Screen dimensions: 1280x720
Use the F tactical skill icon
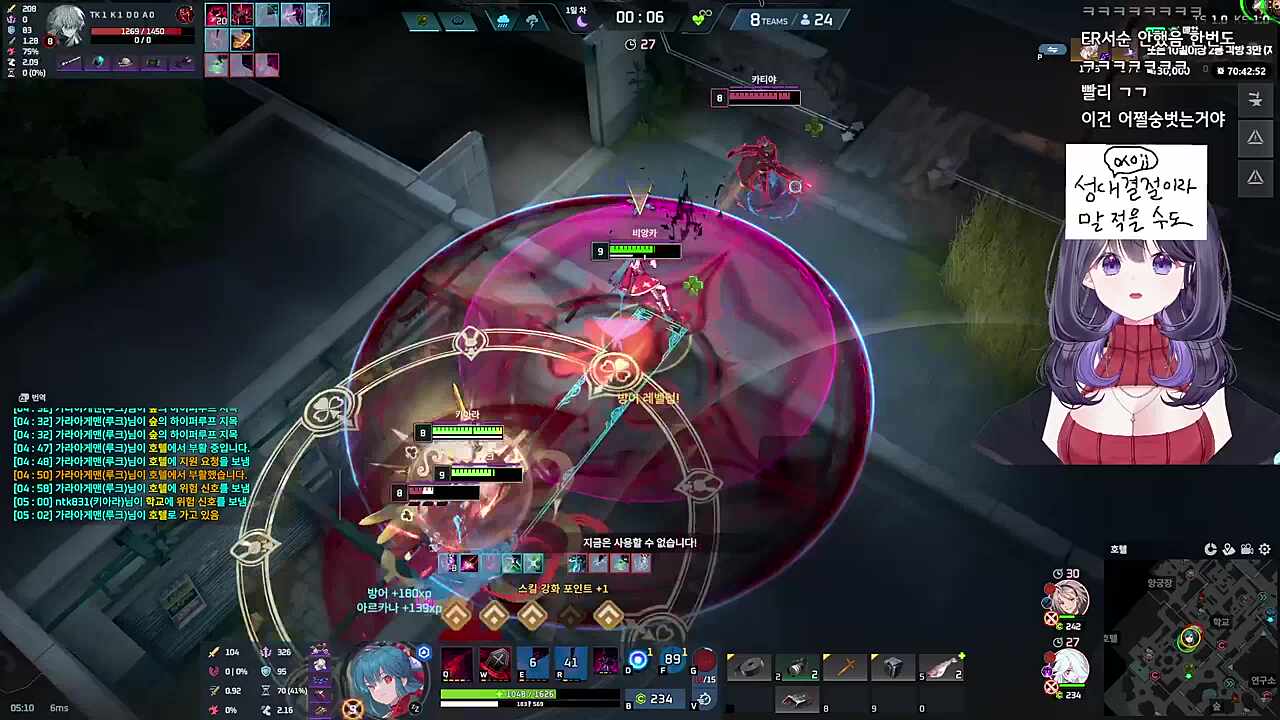(x=672, y=661)
